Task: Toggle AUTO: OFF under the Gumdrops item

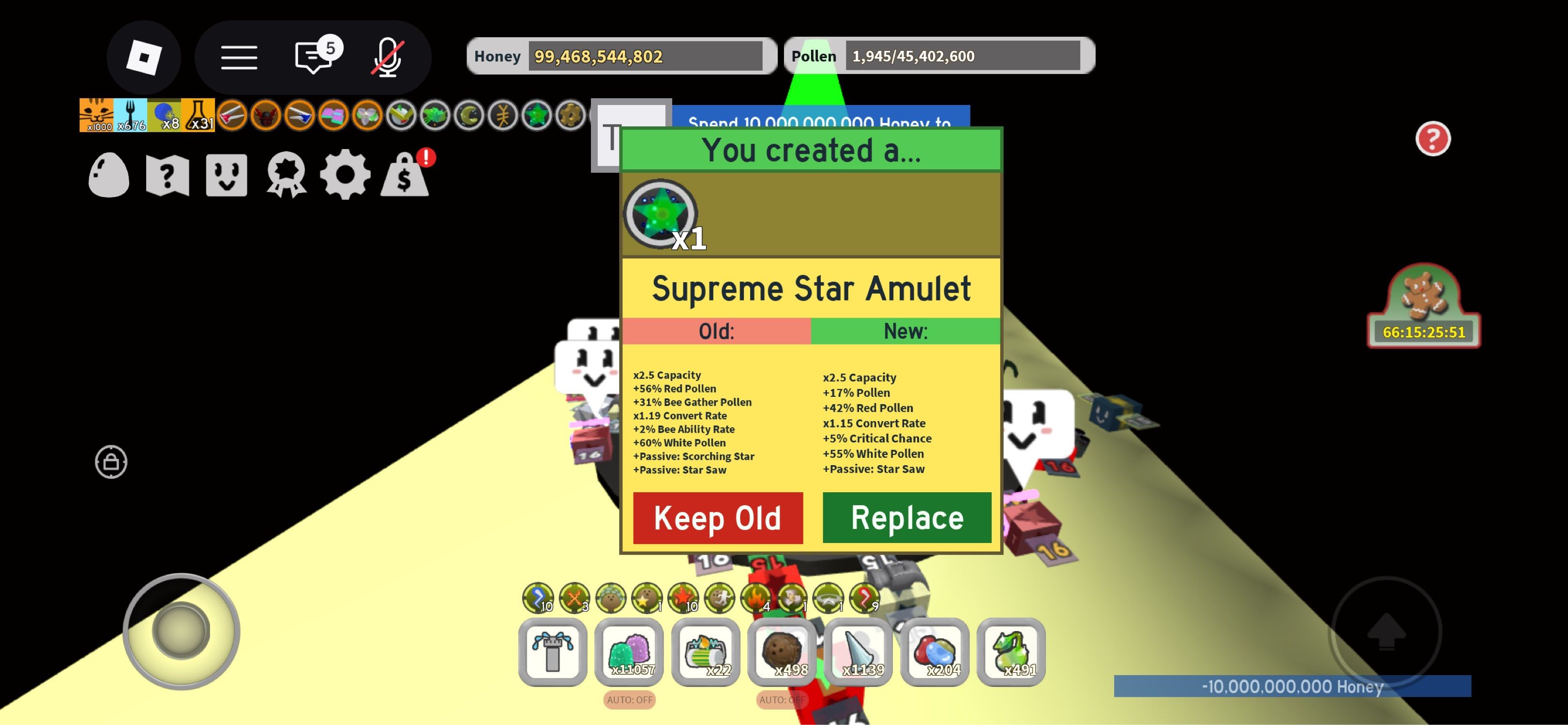Action: [x=629, y=700]
